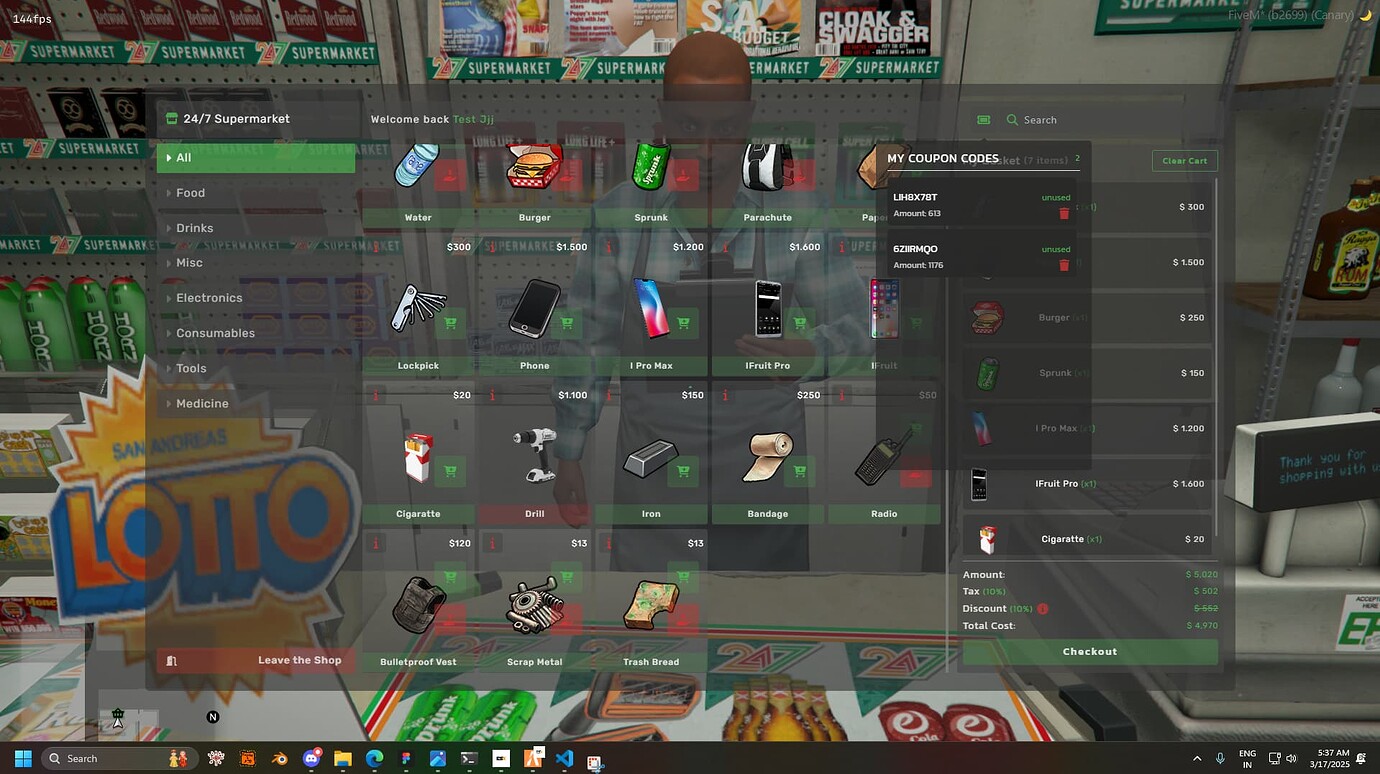
Task: Add the Lockpick to the cart
Action: [x=450, y=323]
